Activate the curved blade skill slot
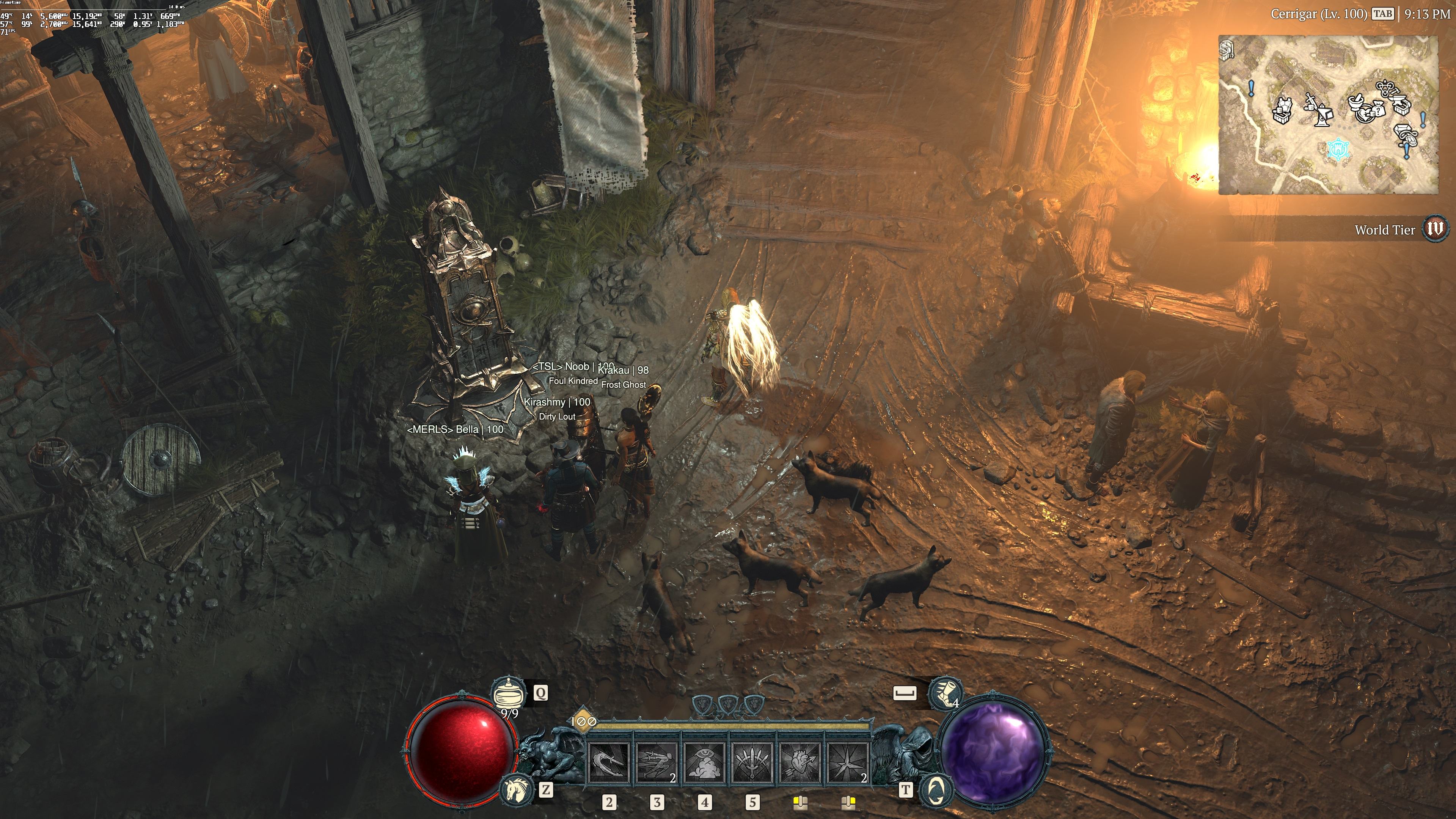Viewport: 1456px width, 819px height. [x=609, y=763]
